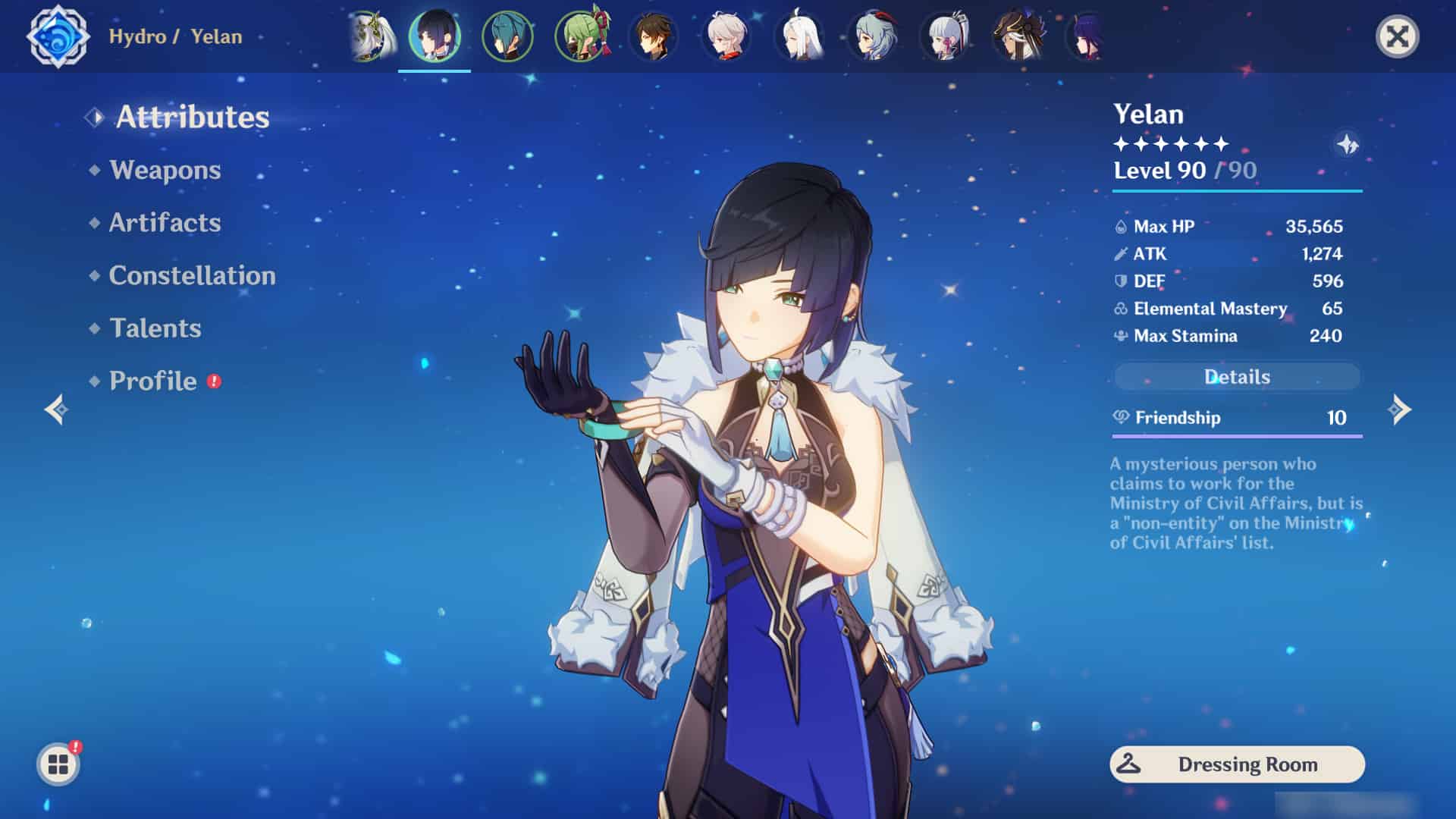Image resolution: width=1456 pixels, height=819 pixels.
Task: Go to the Constellation section
Action: point(192,275)
